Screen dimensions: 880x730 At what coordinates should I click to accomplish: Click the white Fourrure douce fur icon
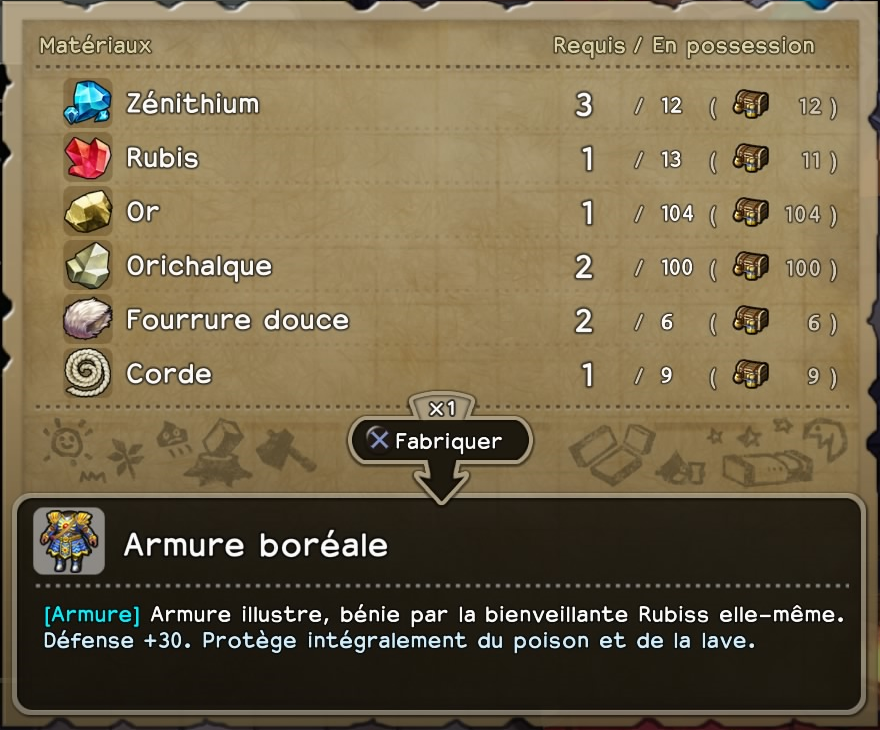87,320
